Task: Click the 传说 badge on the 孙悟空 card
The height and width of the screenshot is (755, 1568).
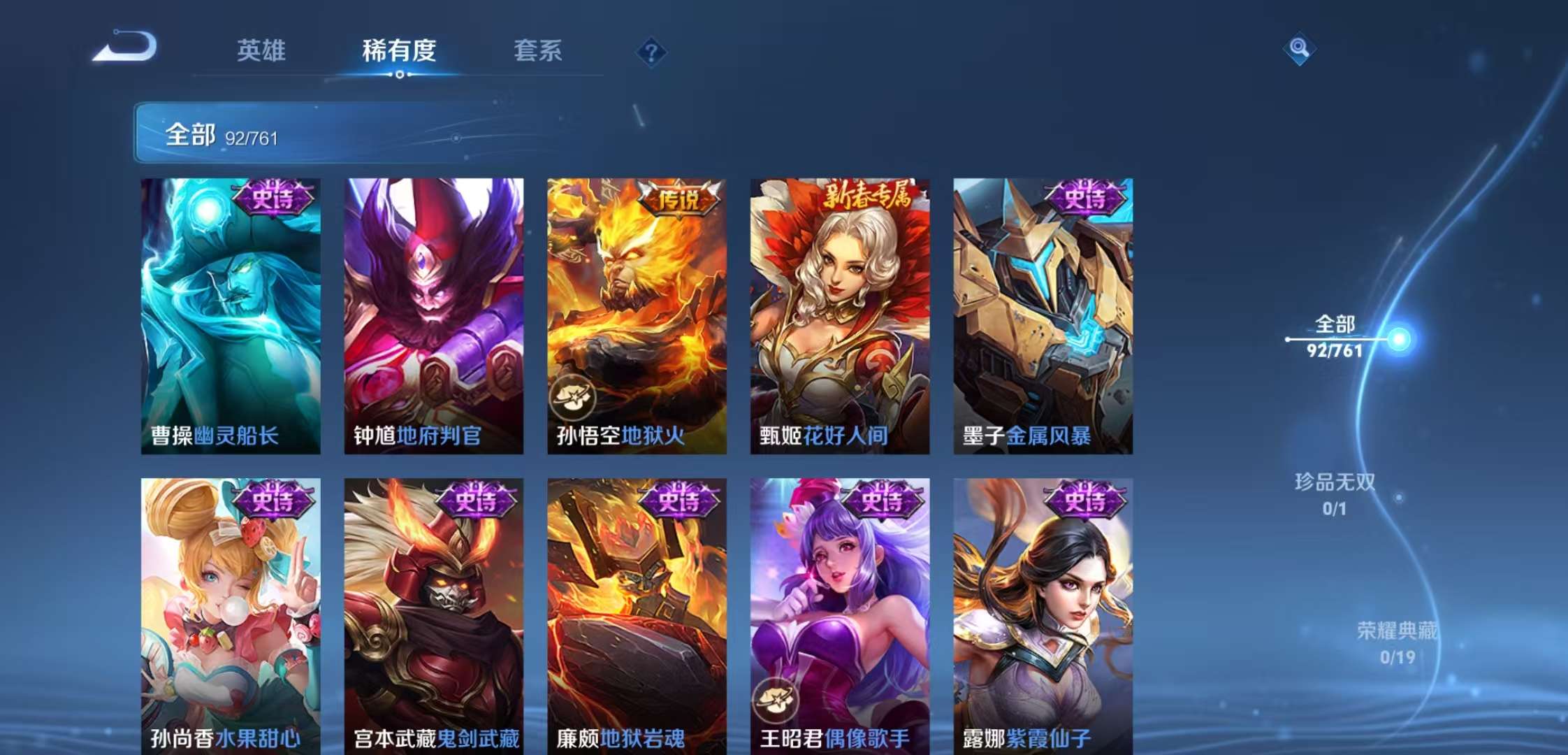Action: 679,198
